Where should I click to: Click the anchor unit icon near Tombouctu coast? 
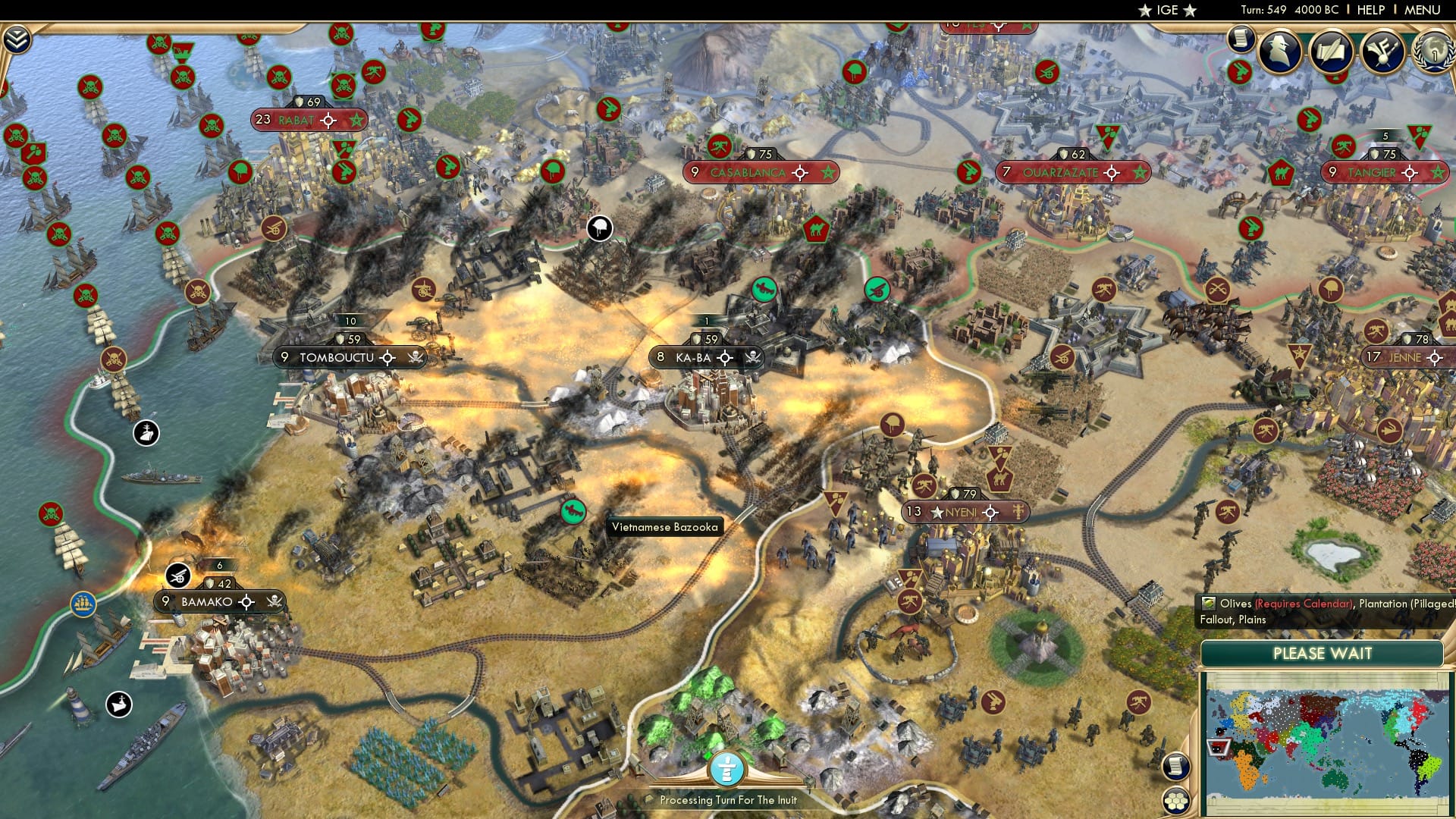[x=145, y=432]
